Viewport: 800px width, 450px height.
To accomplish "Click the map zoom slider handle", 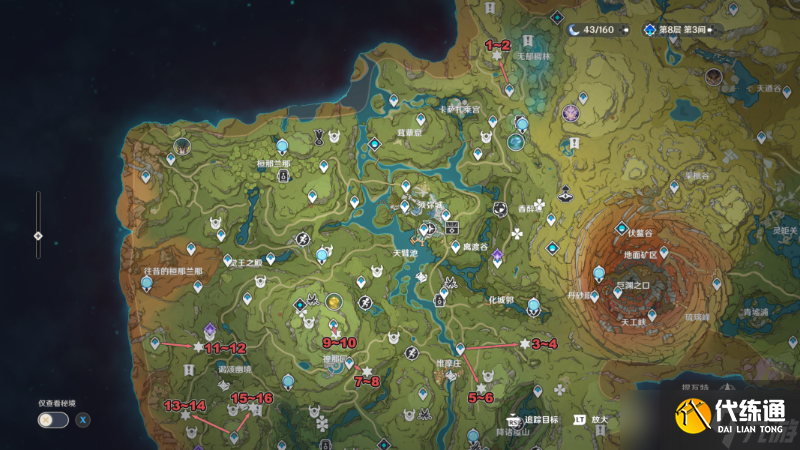I will [x=38, y=236].
